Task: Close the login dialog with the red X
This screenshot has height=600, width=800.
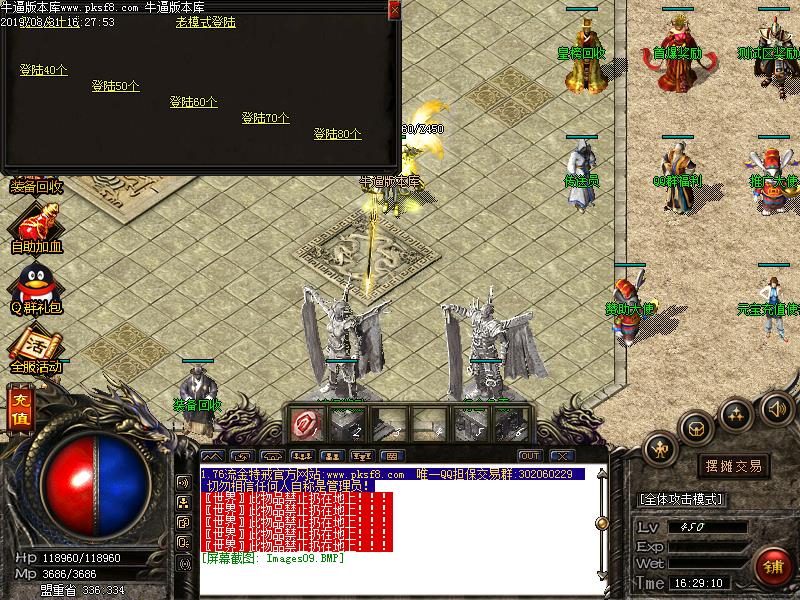Action: click(x=394, y=9)
